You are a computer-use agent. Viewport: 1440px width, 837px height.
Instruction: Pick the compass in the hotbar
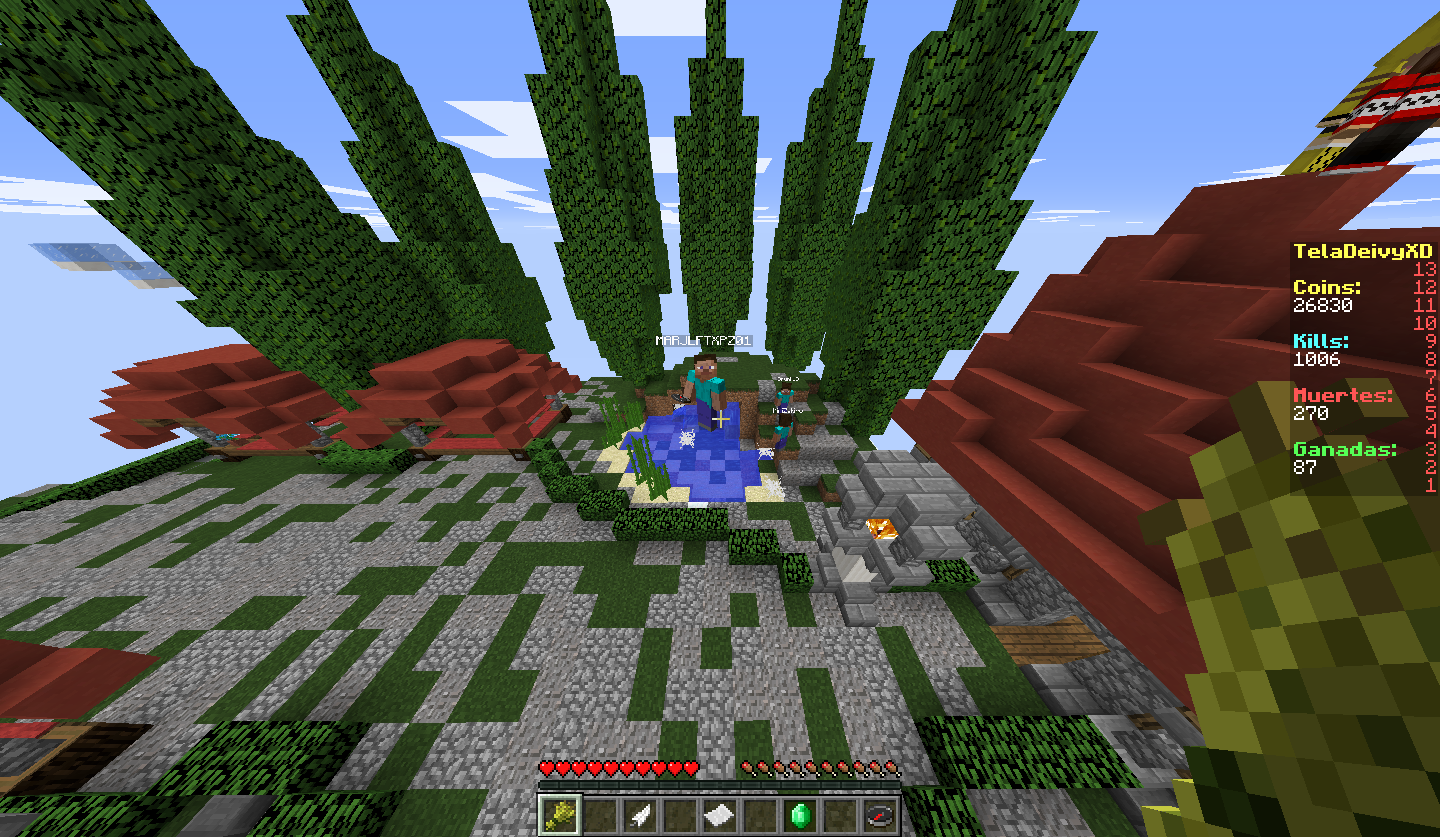tap(880, 815)
